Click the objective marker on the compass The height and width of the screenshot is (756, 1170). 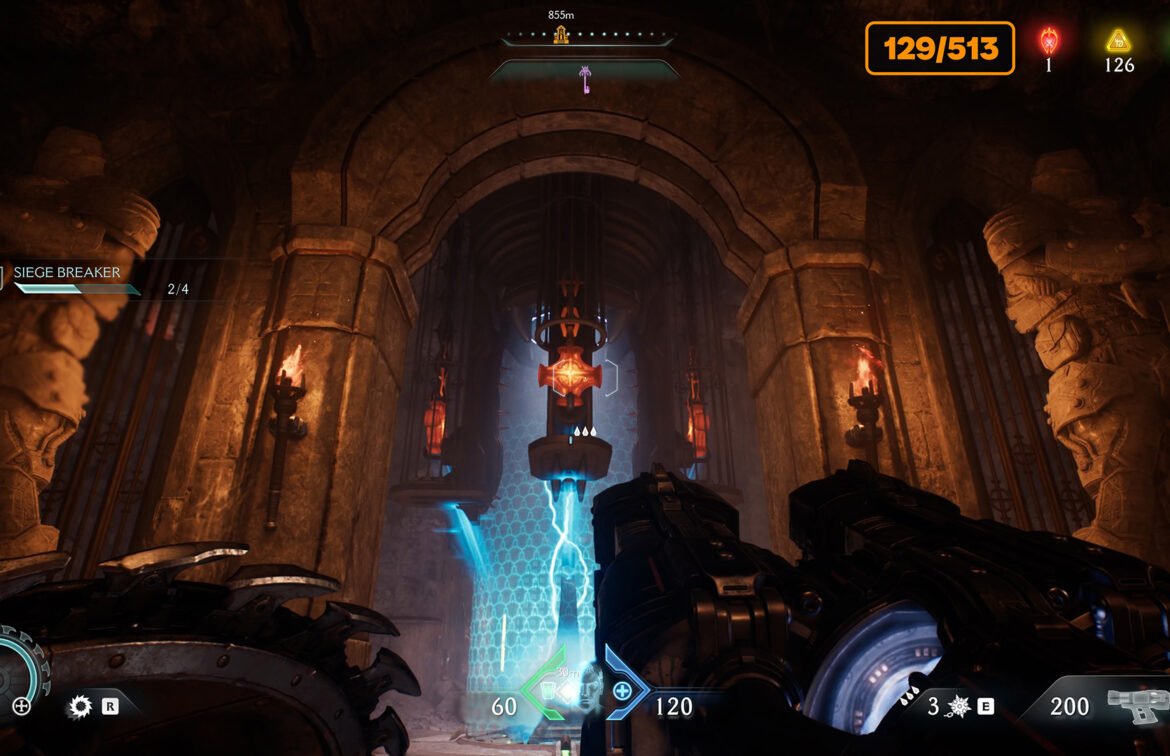click(x=561, y=35)
